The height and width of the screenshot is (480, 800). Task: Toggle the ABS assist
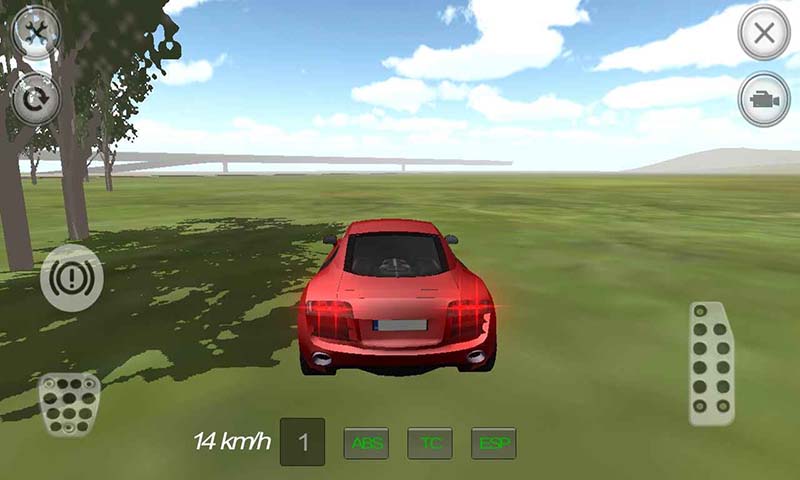[366, 443]
